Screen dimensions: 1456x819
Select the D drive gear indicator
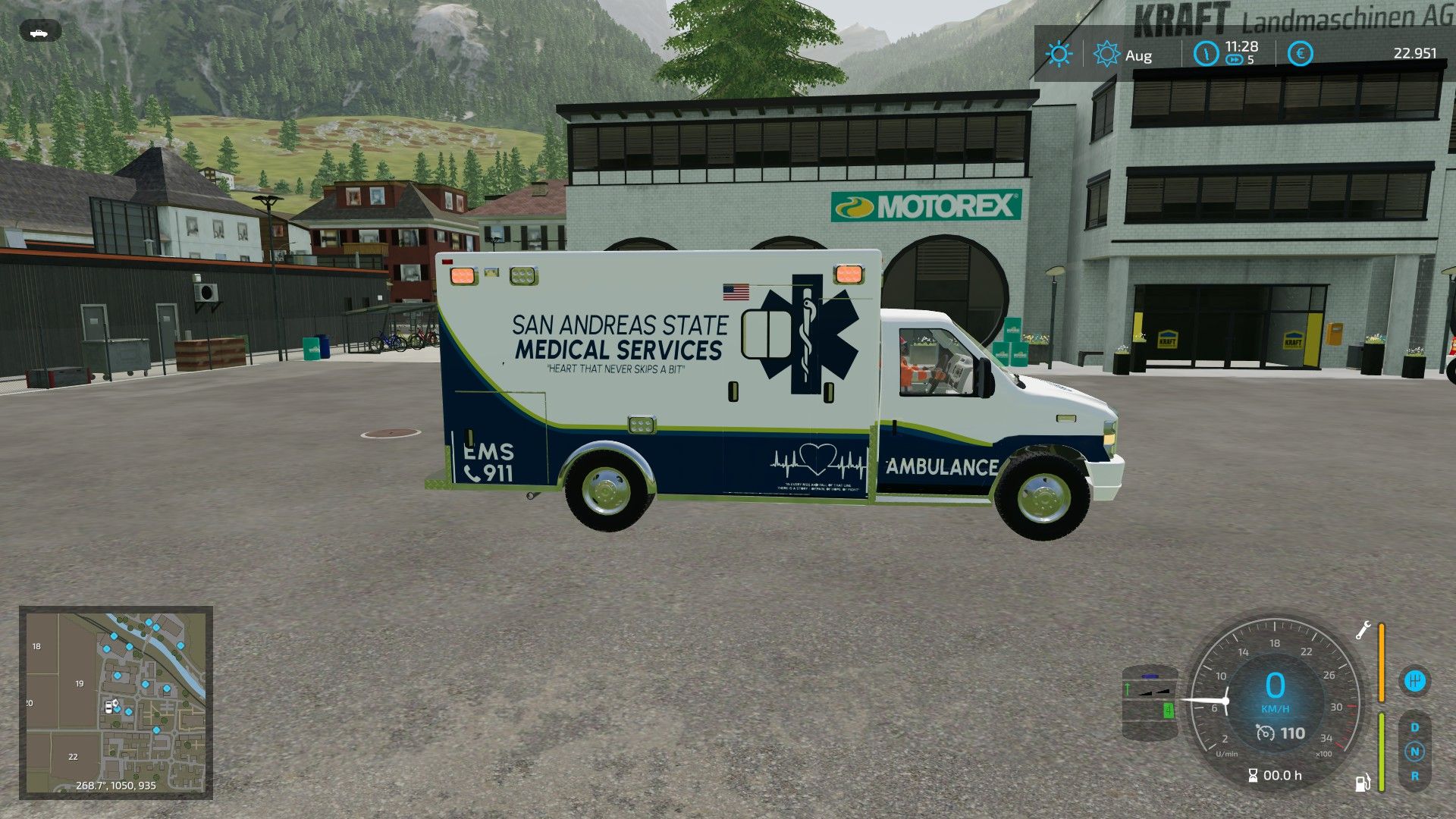pyautogui.click(x=1414, y=727)
